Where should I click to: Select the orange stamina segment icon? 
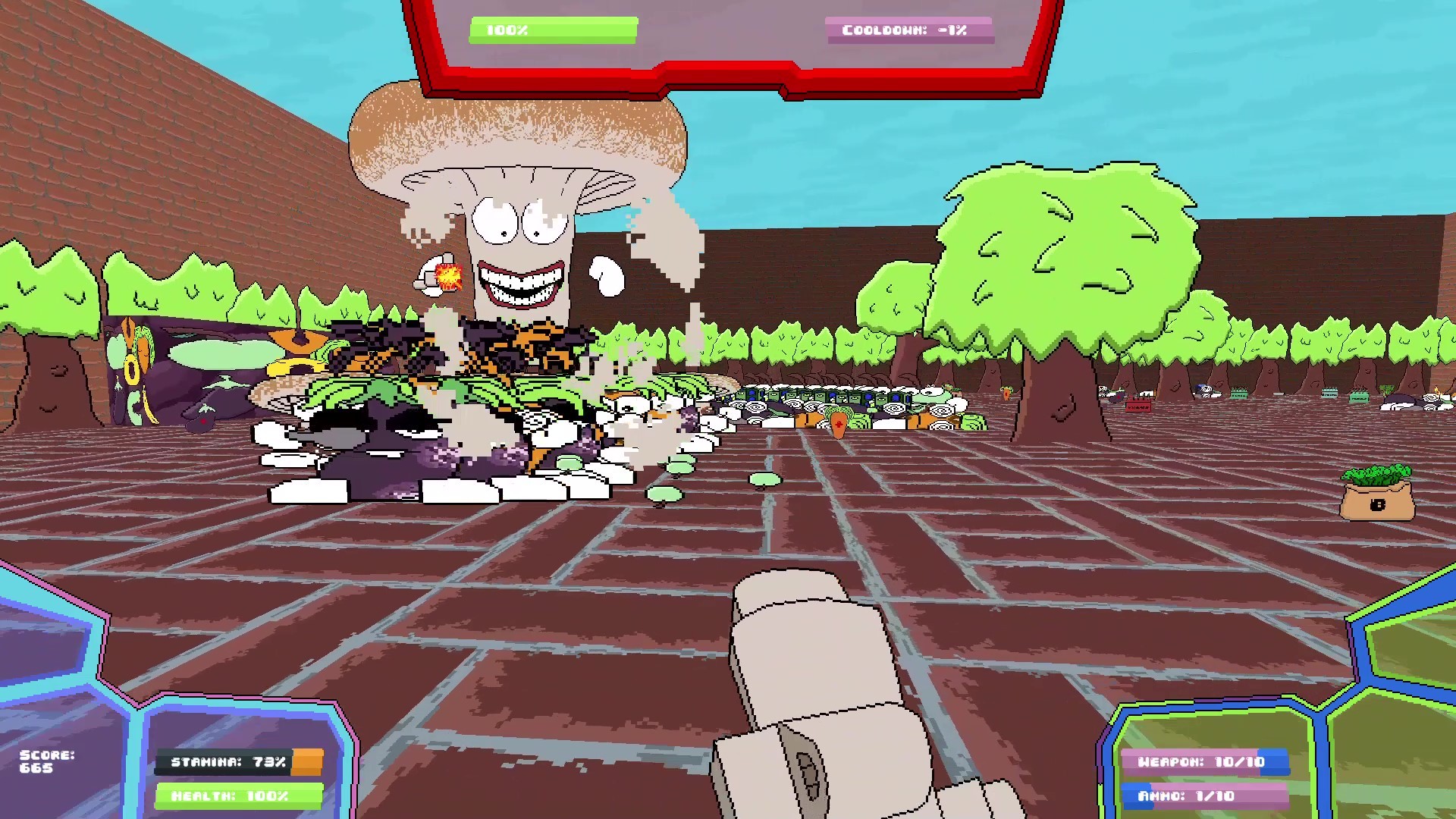(x=307, y=761)
